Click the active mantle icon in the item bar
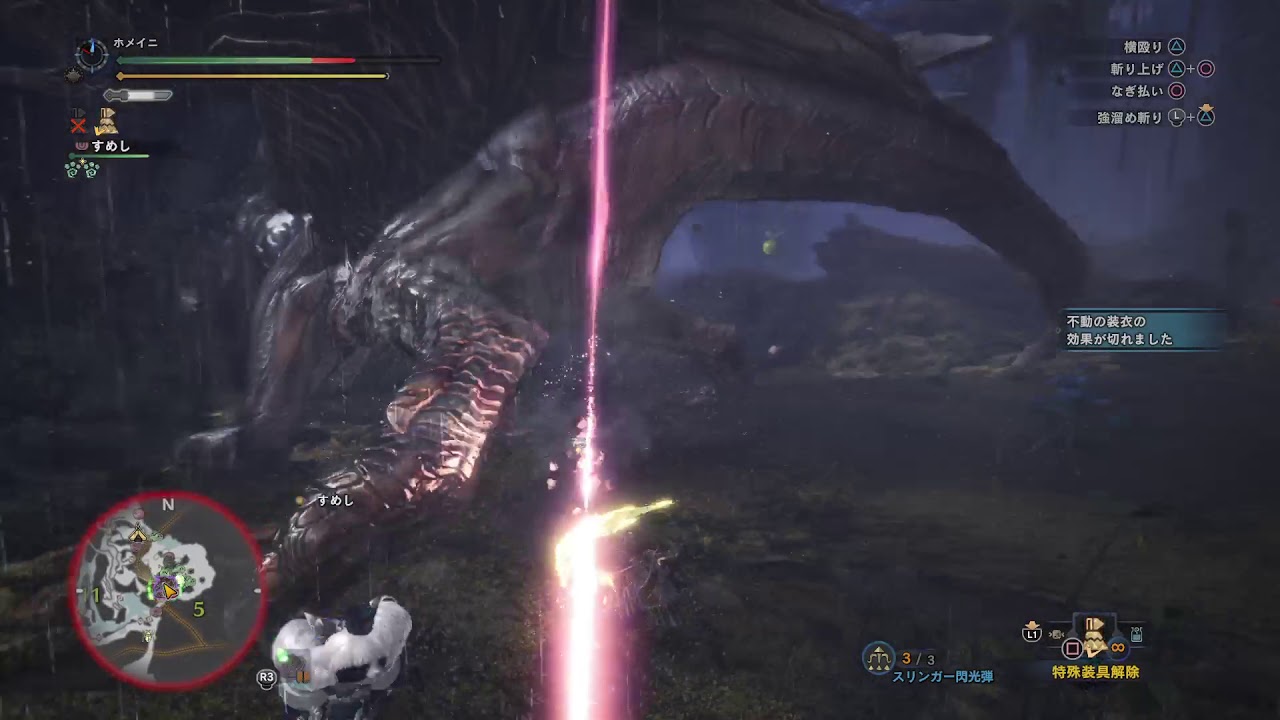Screen dimensions: 1280x720 point(1094,637)
